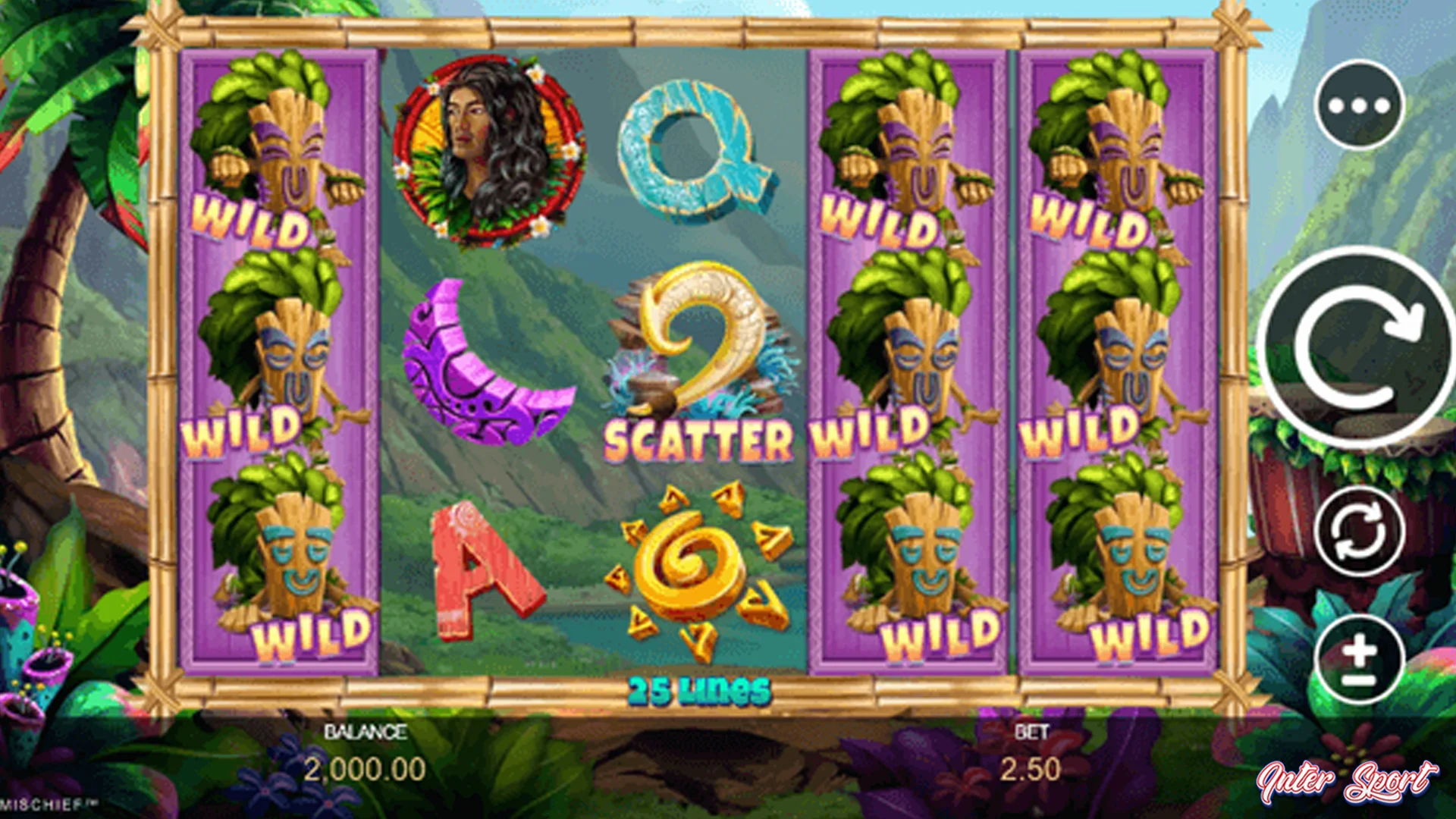Viewport: 1456px width, 819px height.
Task: Toggle autoplay with the circular arrows icon
Action: 1361,531
